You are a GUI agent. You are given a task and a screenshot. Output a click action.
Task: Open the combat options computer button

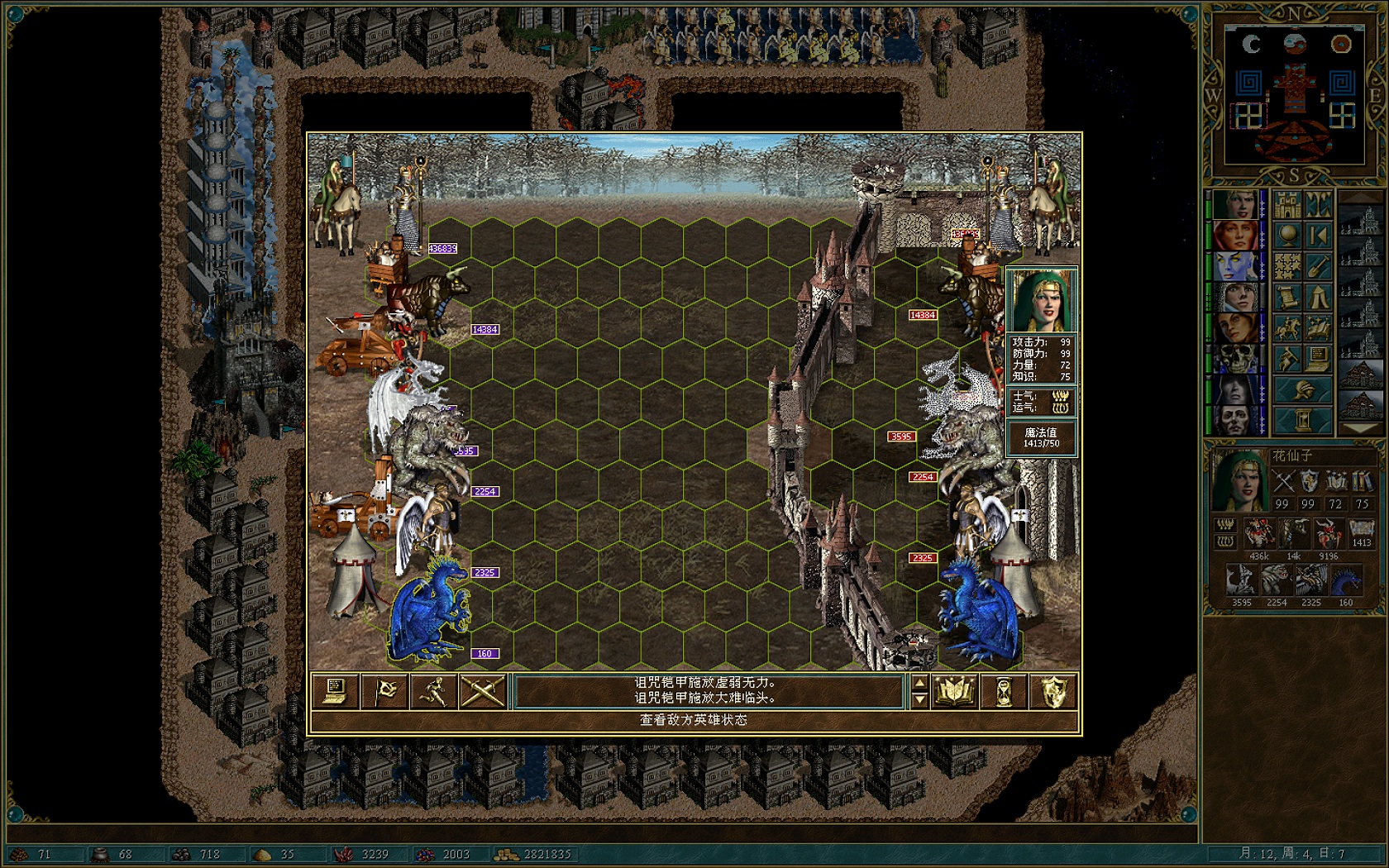[335, 692]
